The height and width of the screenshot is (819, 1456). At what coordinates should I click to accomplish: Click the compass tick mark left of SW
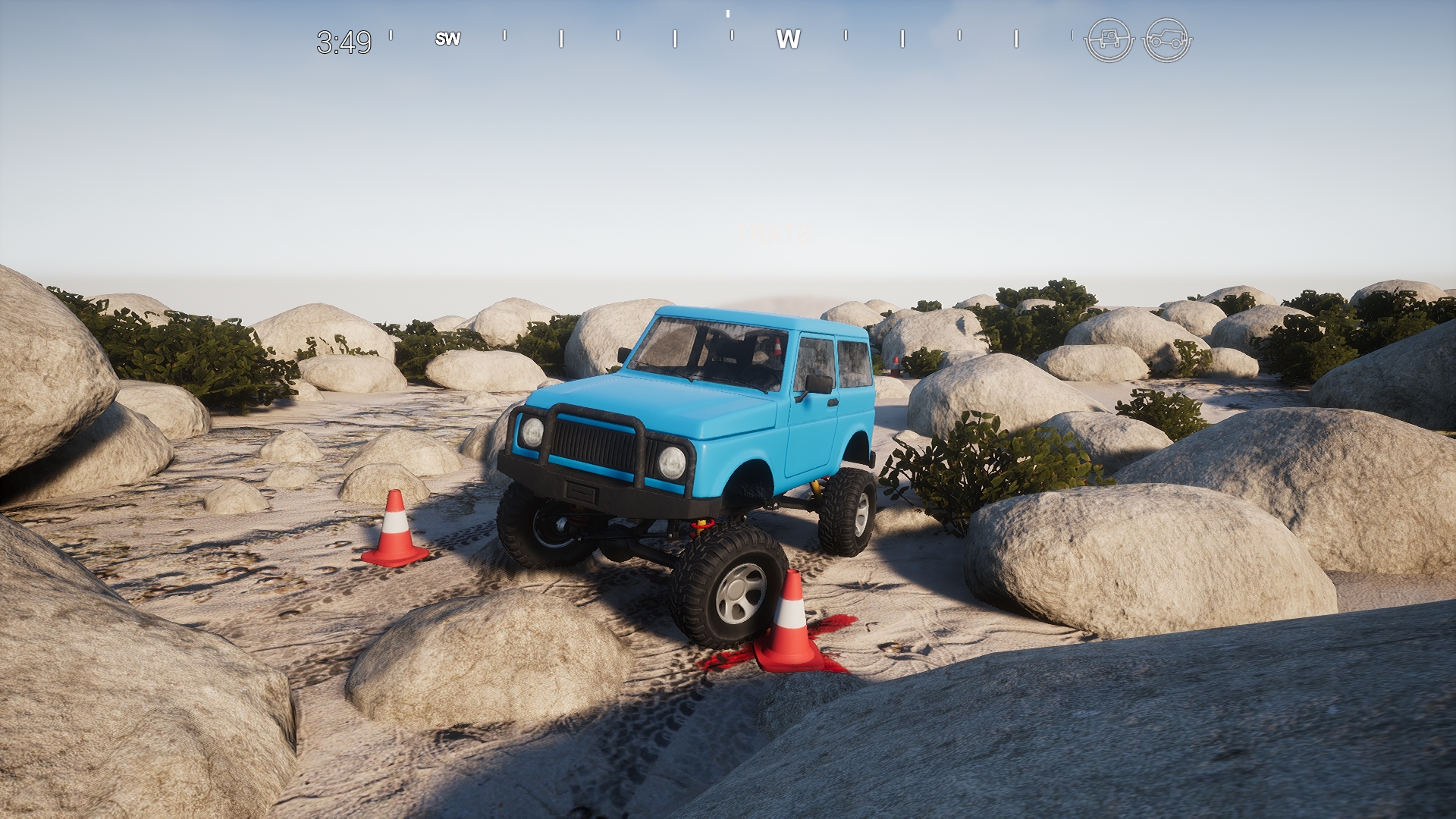(x=392, y=36)
